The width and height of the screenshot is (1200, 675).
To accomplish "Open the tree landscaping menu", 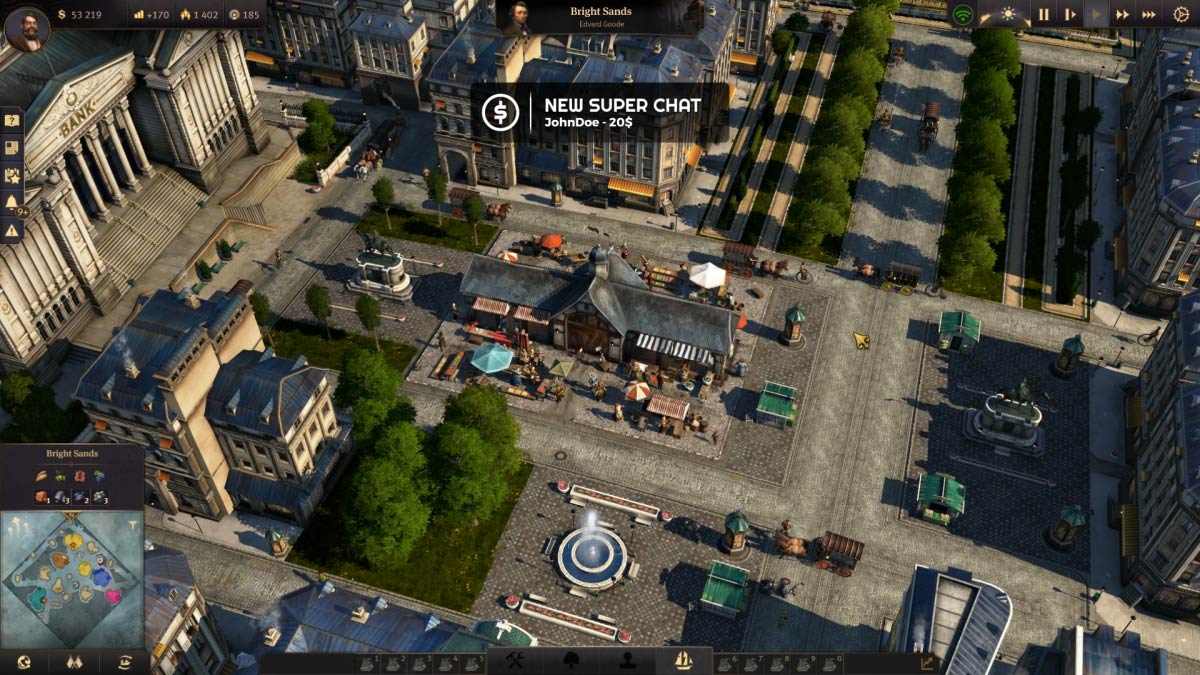I will pyautogui.click(x=573, y=661).
